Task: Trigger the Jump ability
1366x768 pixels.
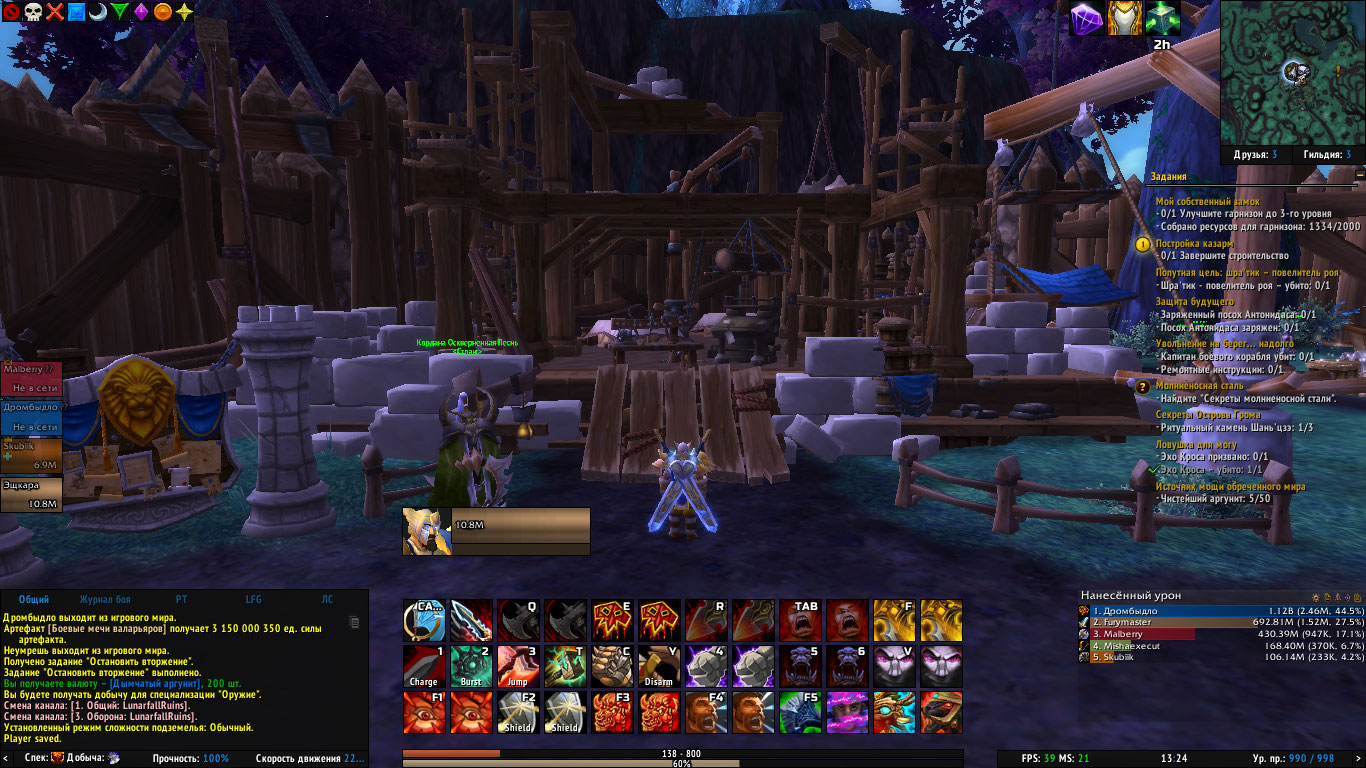Action: 518,666
